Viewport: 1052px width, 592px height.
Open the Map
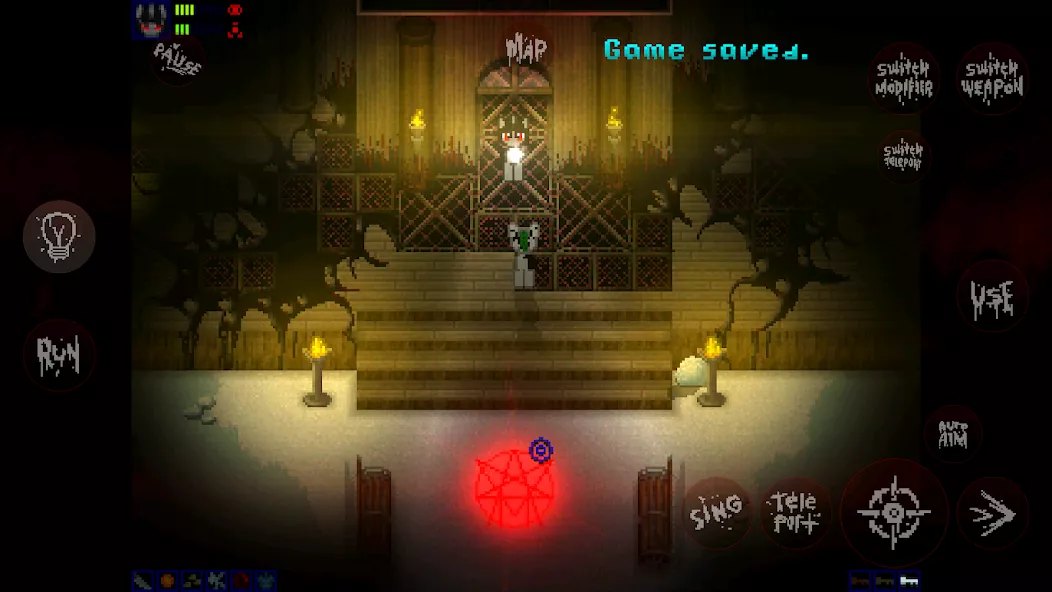[x=526, y=48]
